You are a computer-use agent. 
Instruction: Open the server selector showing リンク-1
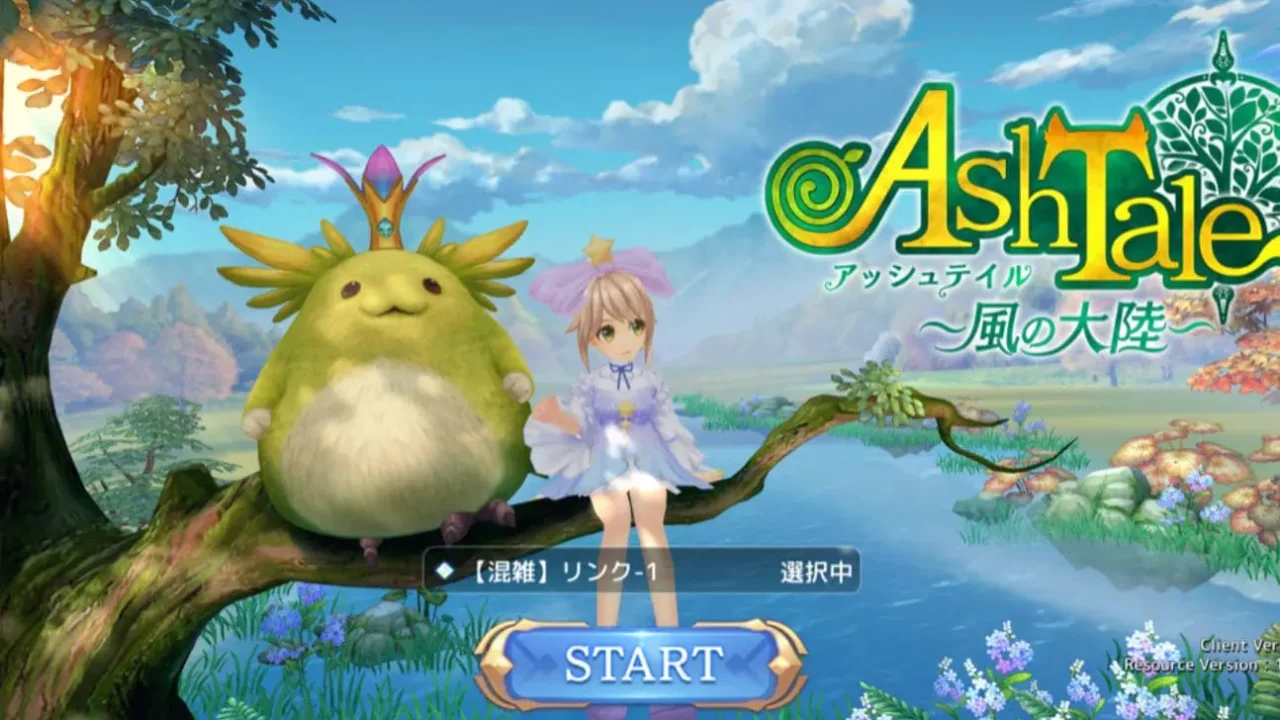642,571
